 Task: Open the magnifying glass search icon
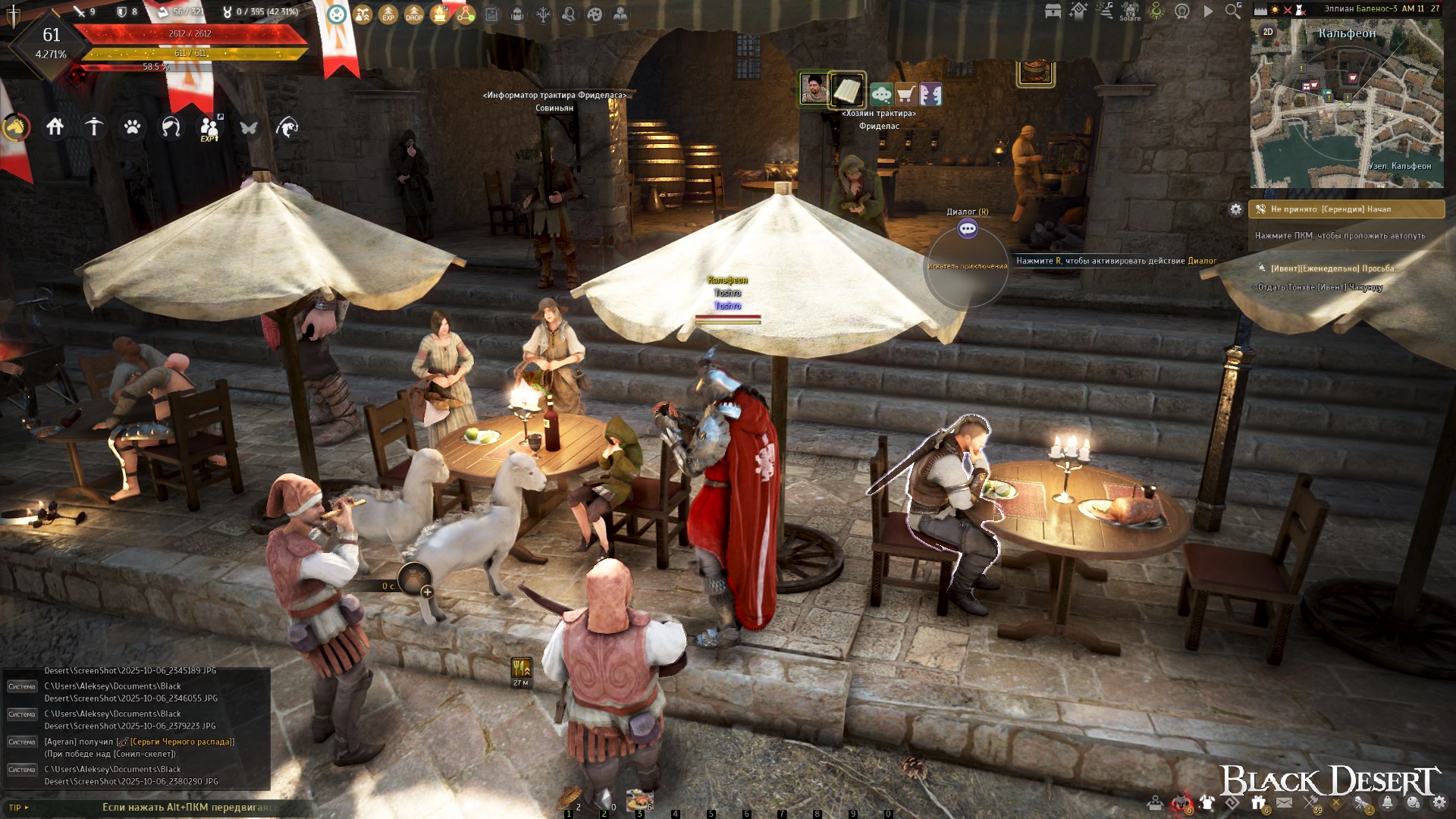pyautogui.click(x=1233, y=11)
